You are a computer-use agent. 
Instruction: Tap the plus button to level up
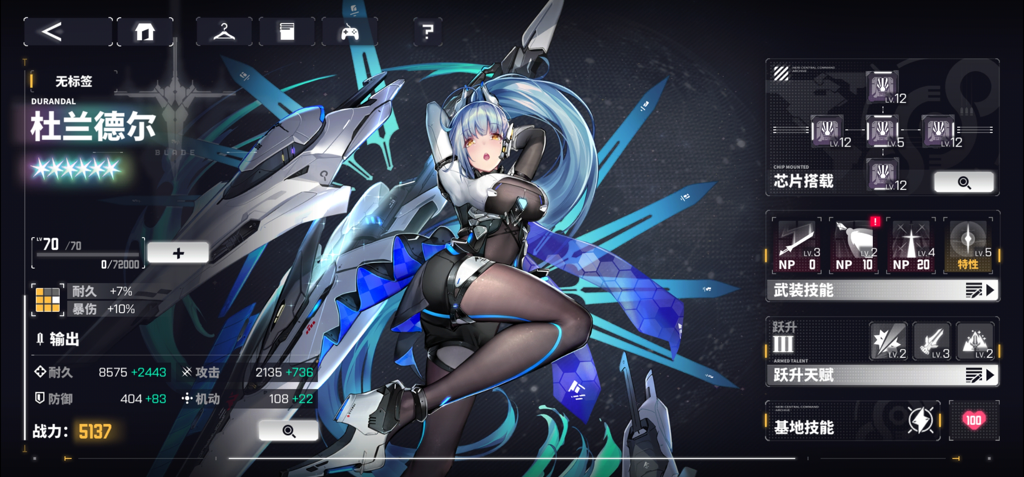click(x=178, y=252)
